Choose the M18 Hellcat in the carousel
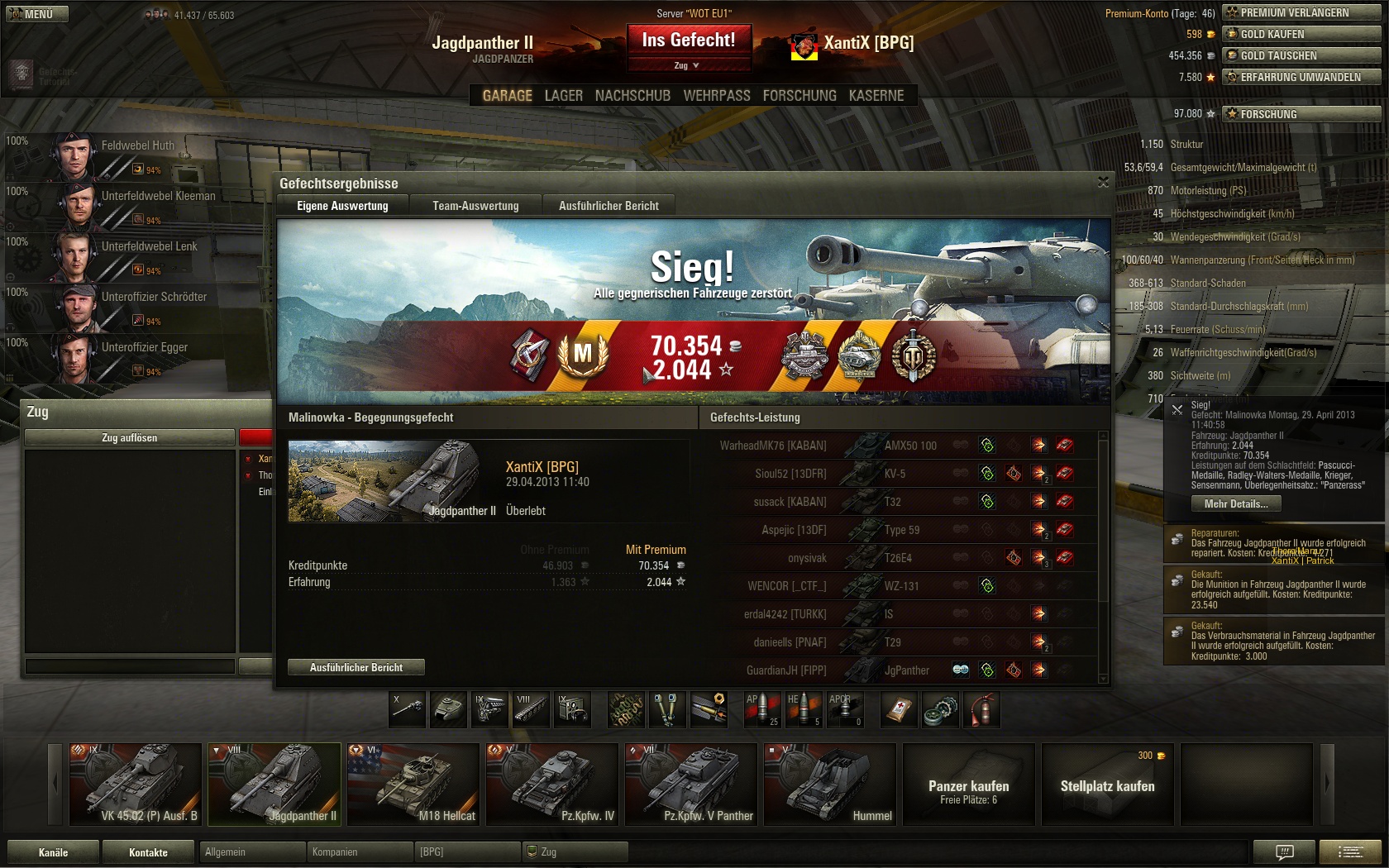This screenshot has height=868, width=1389. coord(413,784)
